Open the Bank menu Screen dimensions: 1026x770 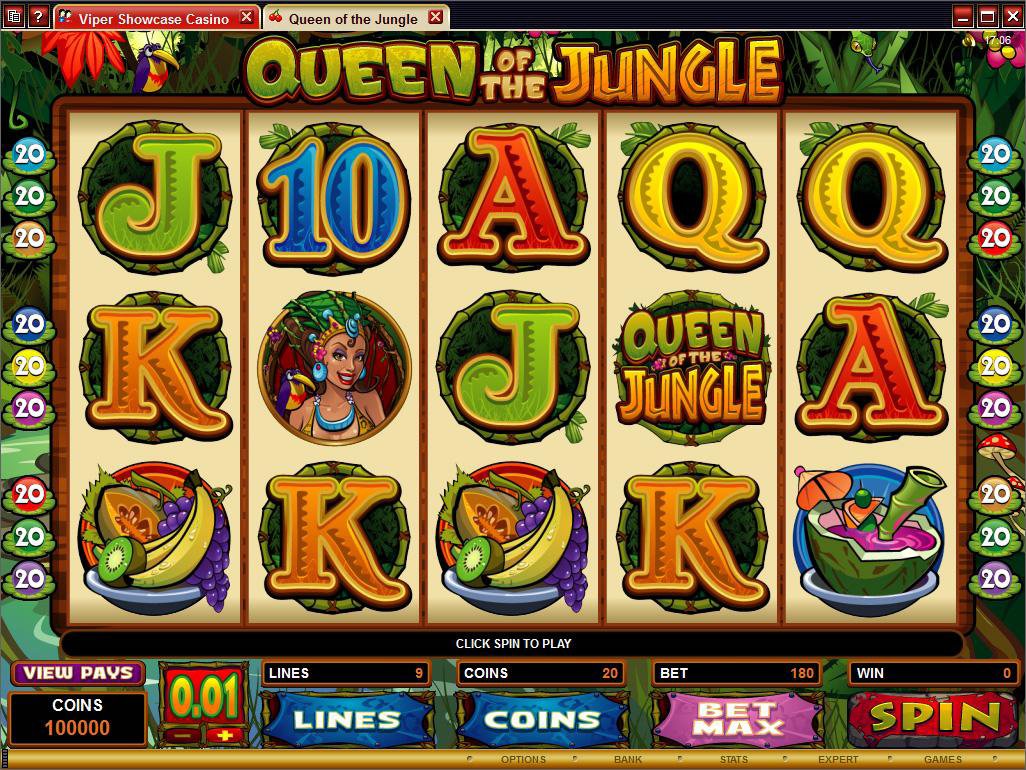point(628,760)
